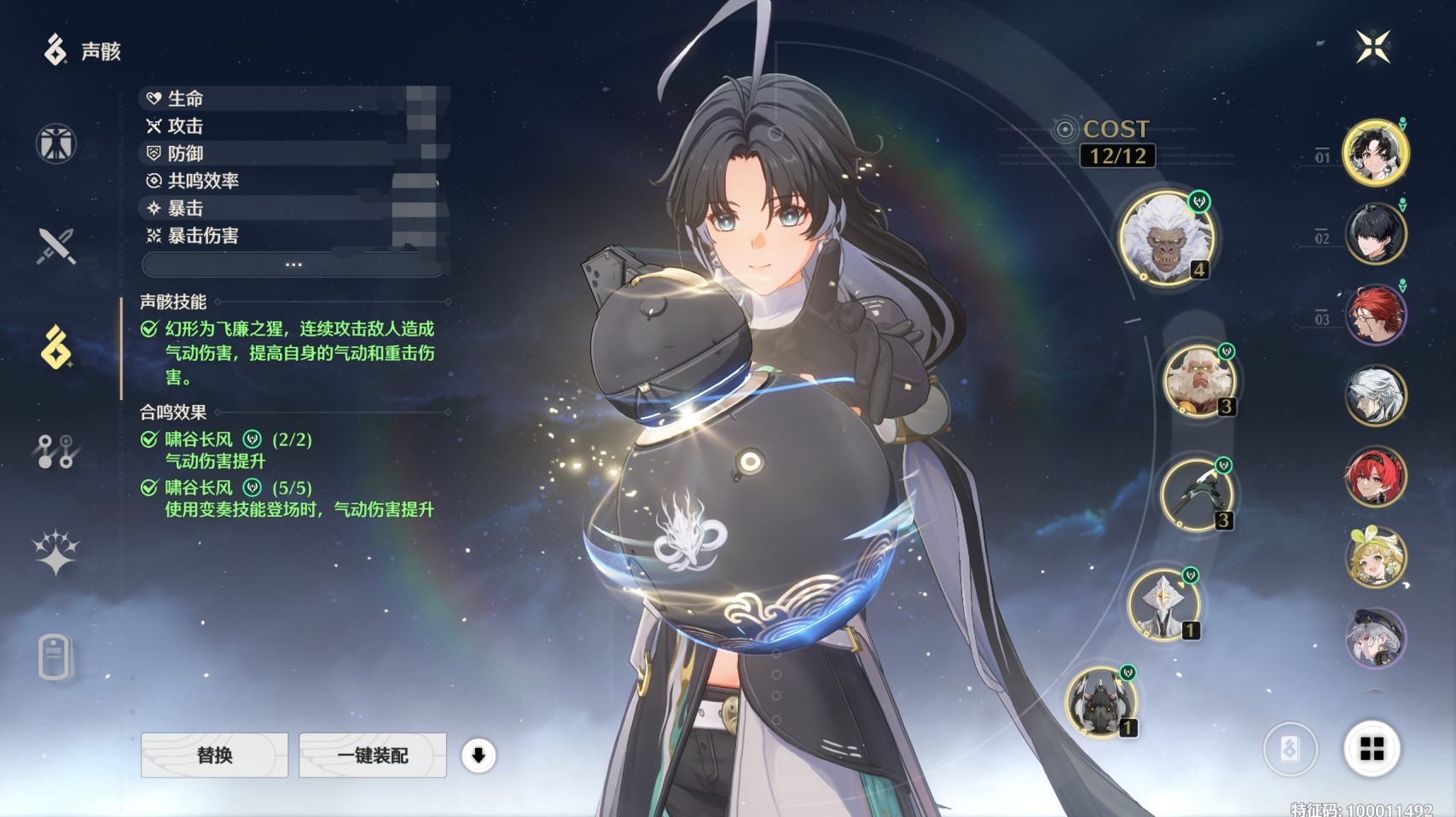
Task: Select the scythe cost-3 echo slot
Action: 1195,495
